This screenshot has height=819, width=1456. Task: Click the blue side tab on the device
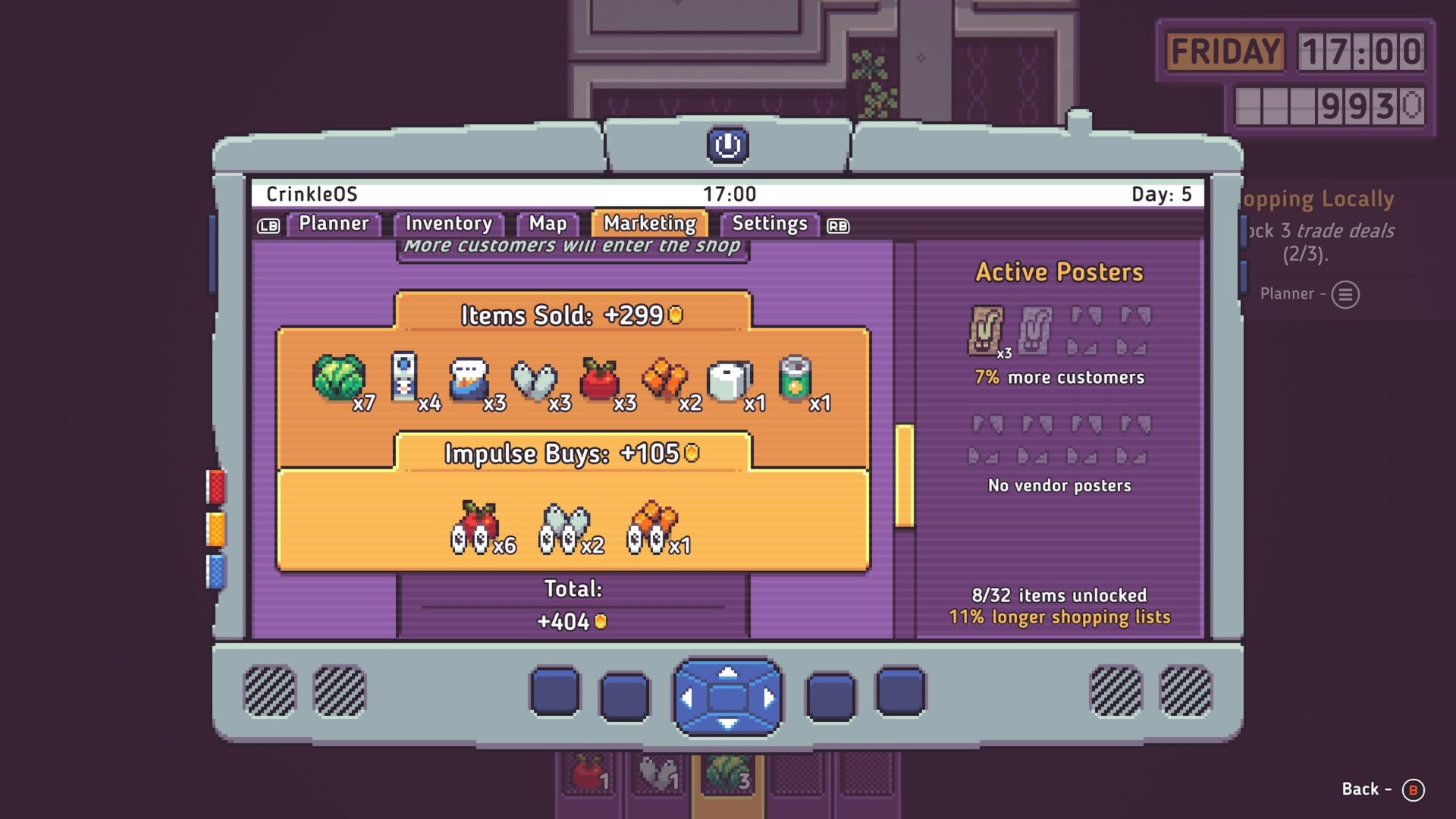pyautogui.click(x=216, y=571)
